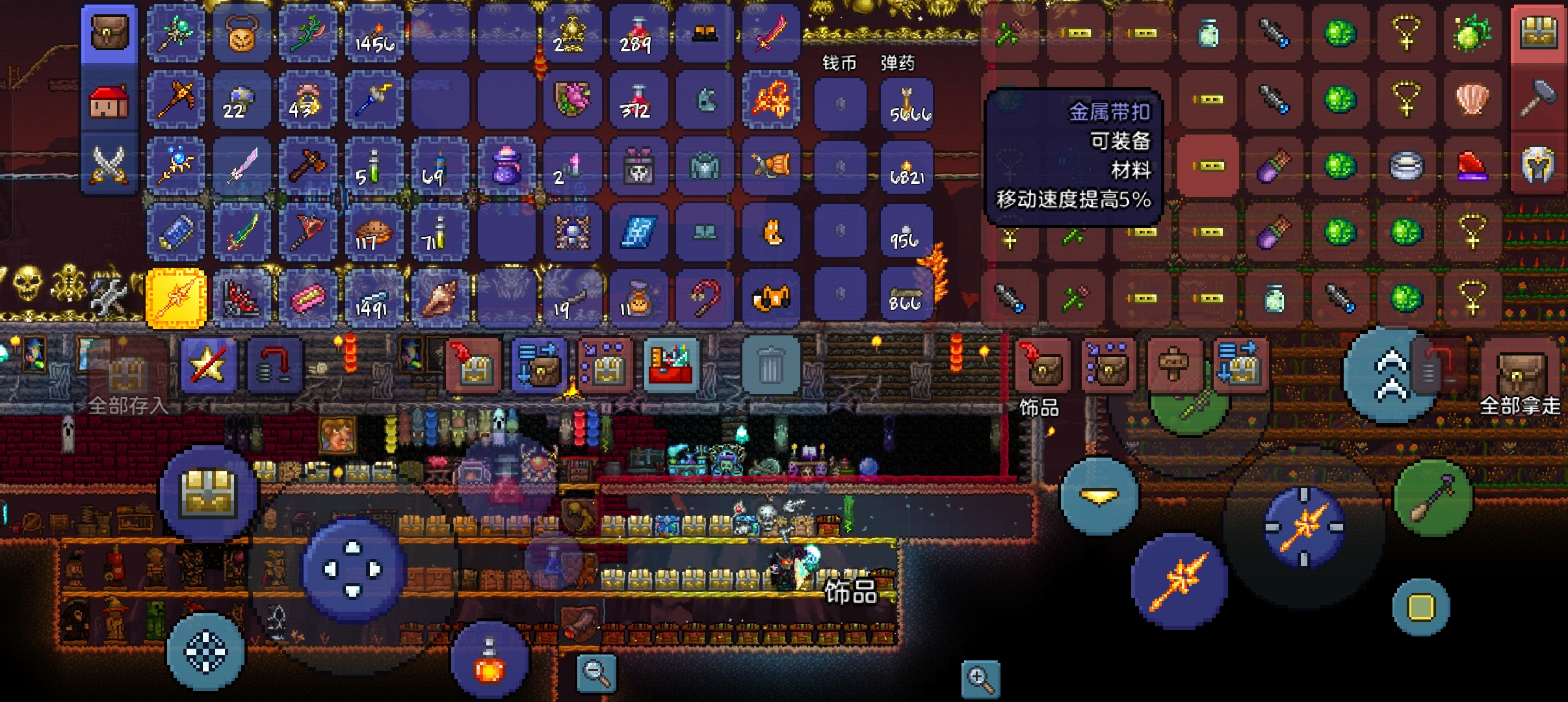Rename chest using the wooden sign button
This screenshot has width=1568, height=702.
(1173, 366)
